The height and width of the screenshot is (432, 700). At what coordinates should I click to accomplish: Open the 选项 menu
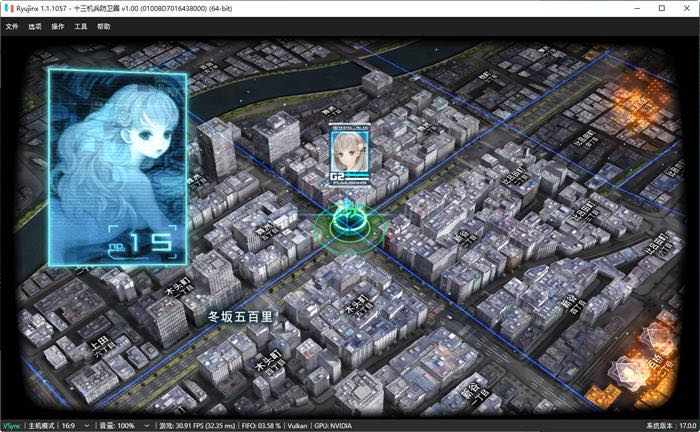(x=35, y=26)
